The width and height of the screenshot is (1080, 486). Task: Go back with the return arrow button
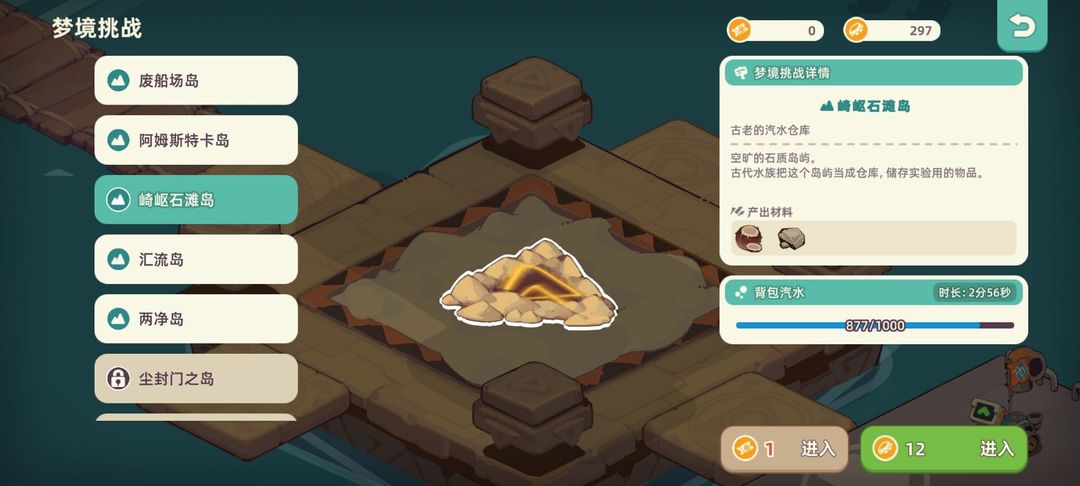(1022, 27)
